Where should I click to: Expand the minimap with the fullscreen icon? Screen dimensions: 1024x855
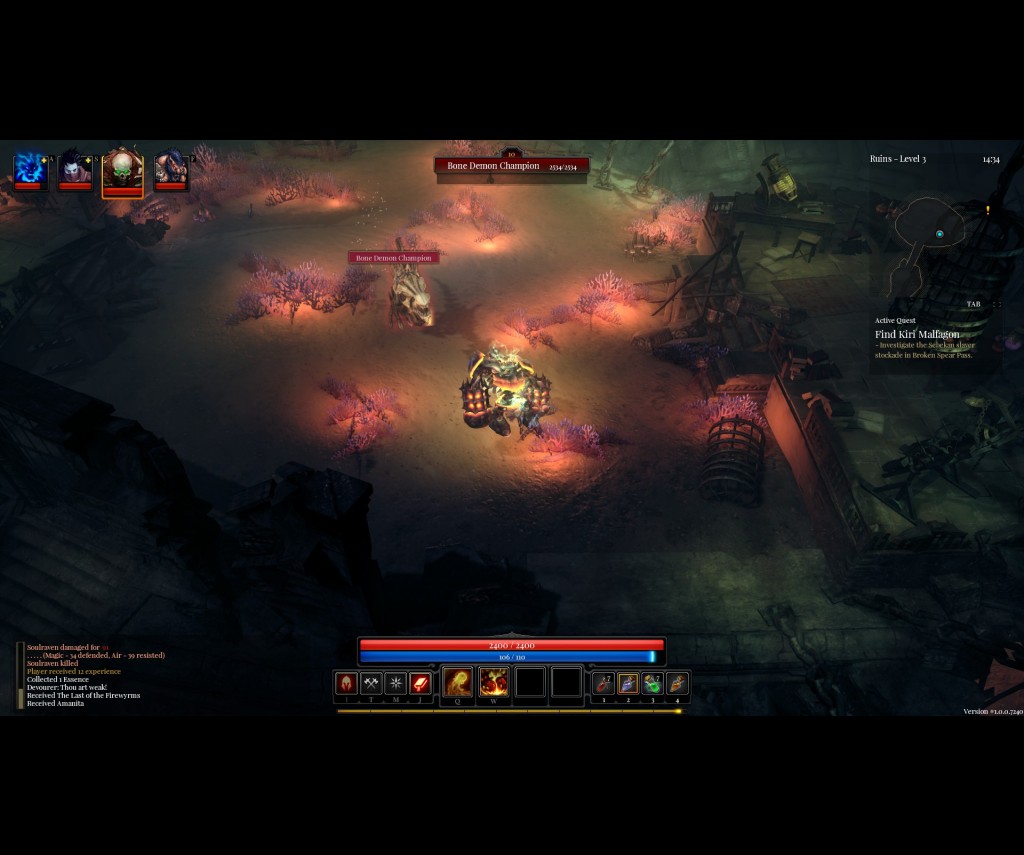click(997, 304)
